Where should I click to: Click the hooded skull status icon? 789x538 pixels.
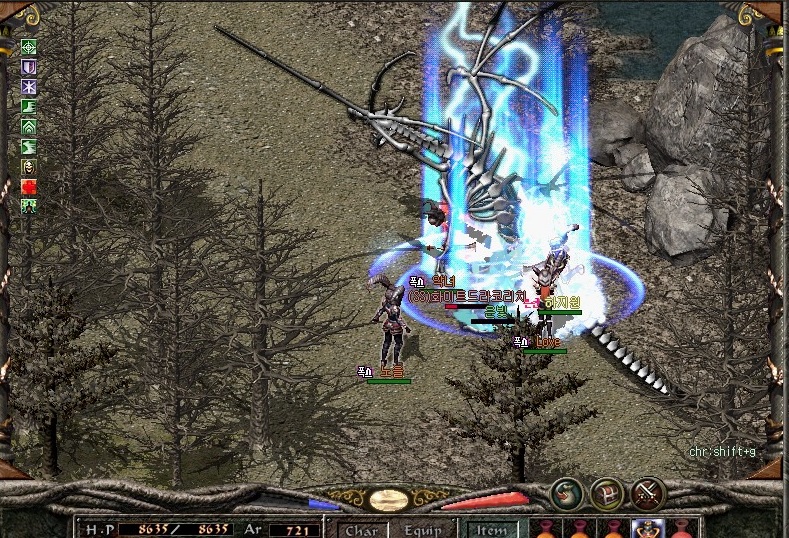pyautogui.click(x=29, y=167)
